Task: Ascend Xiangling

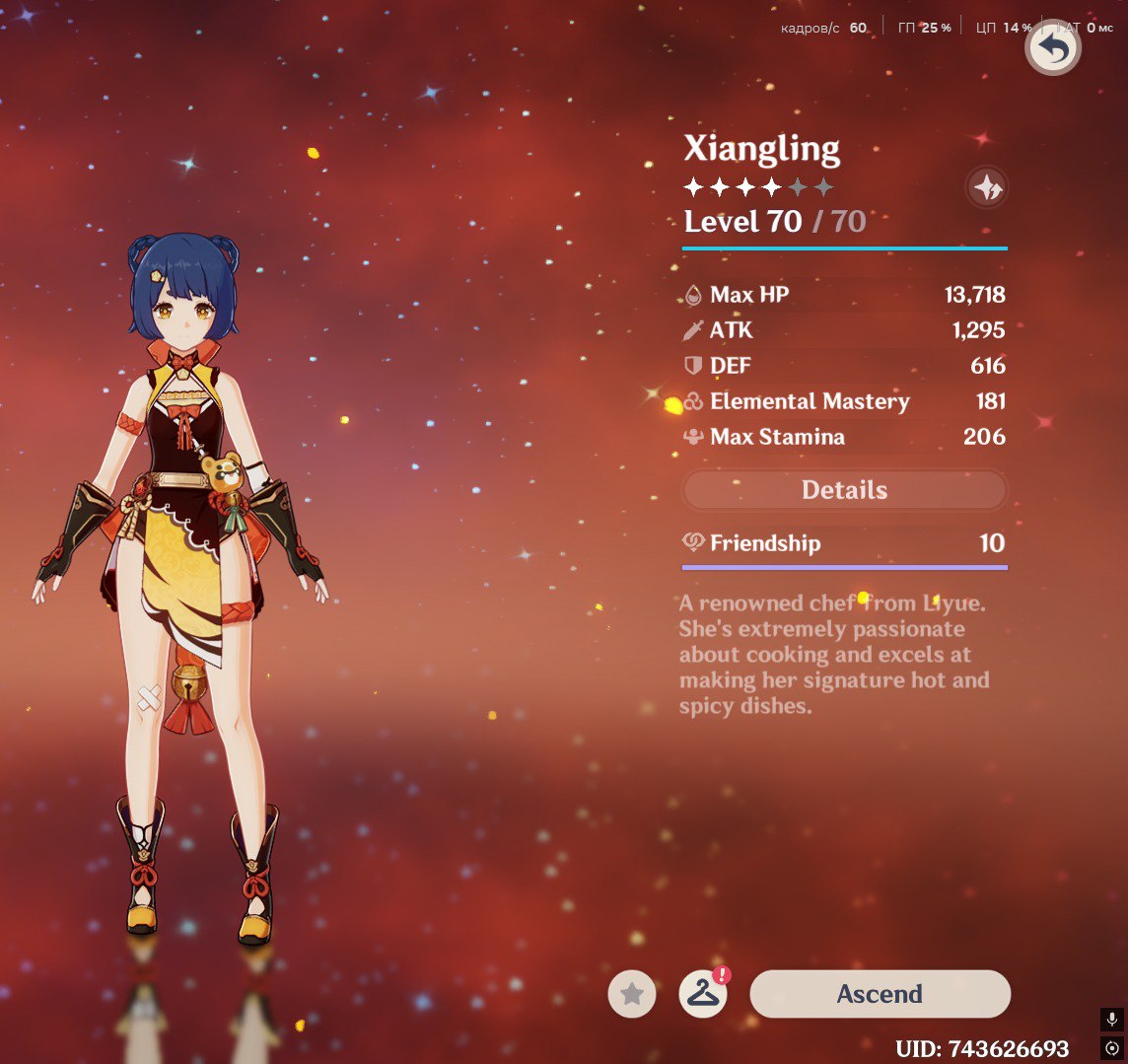Action: 880,994
